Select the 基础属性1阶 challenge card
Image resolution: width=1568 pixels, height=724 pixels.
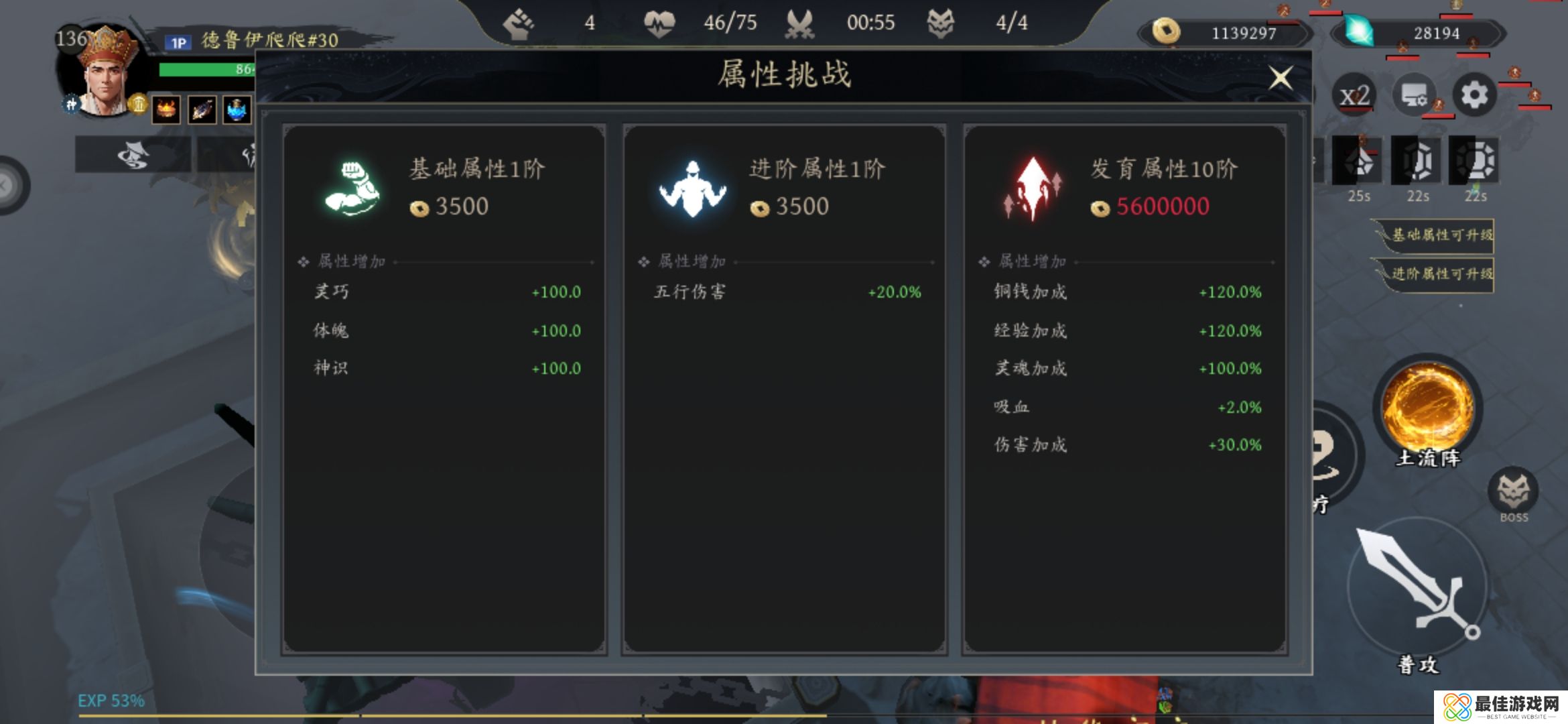click(x=444, y=387)
